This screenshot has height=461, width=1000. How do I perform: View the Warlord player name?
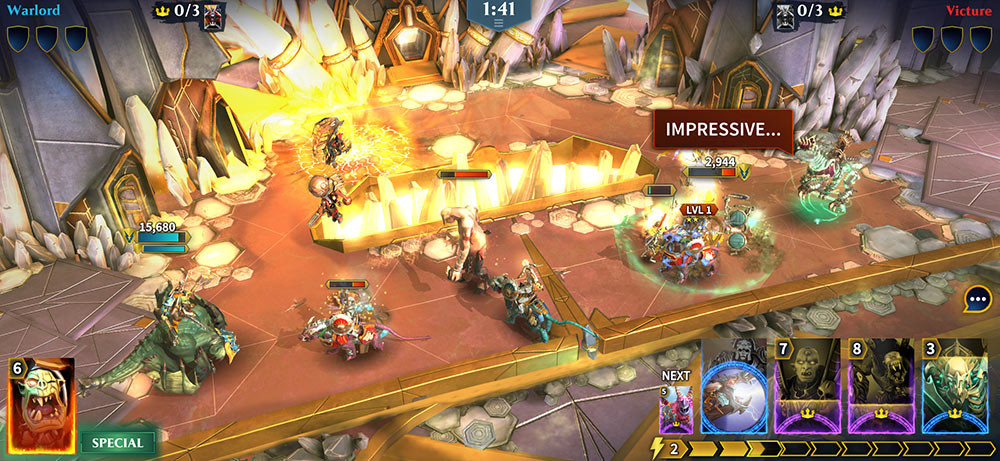(x=33, y=11)
